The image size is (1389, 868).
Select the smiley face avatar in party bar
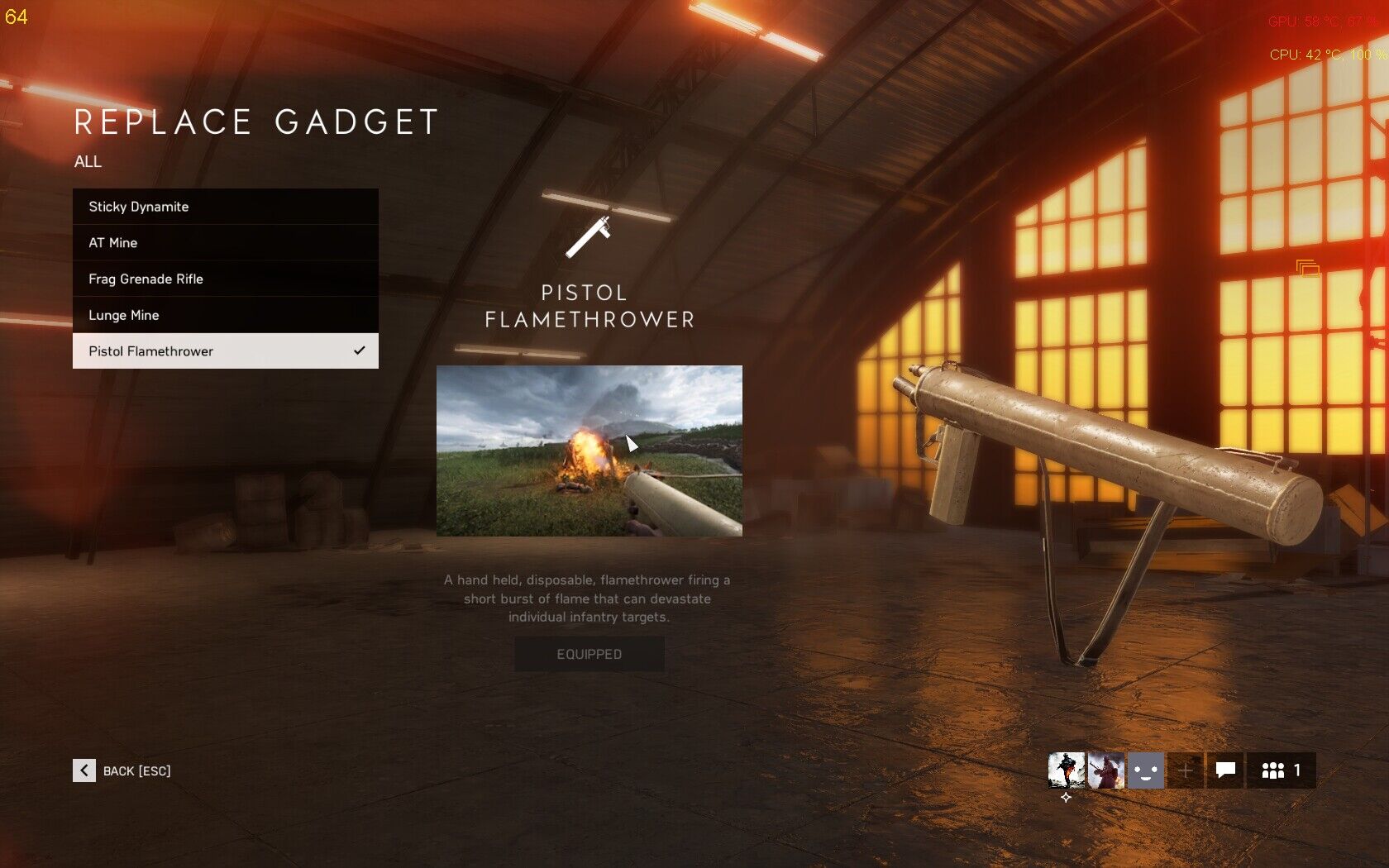coord(1146,770)
